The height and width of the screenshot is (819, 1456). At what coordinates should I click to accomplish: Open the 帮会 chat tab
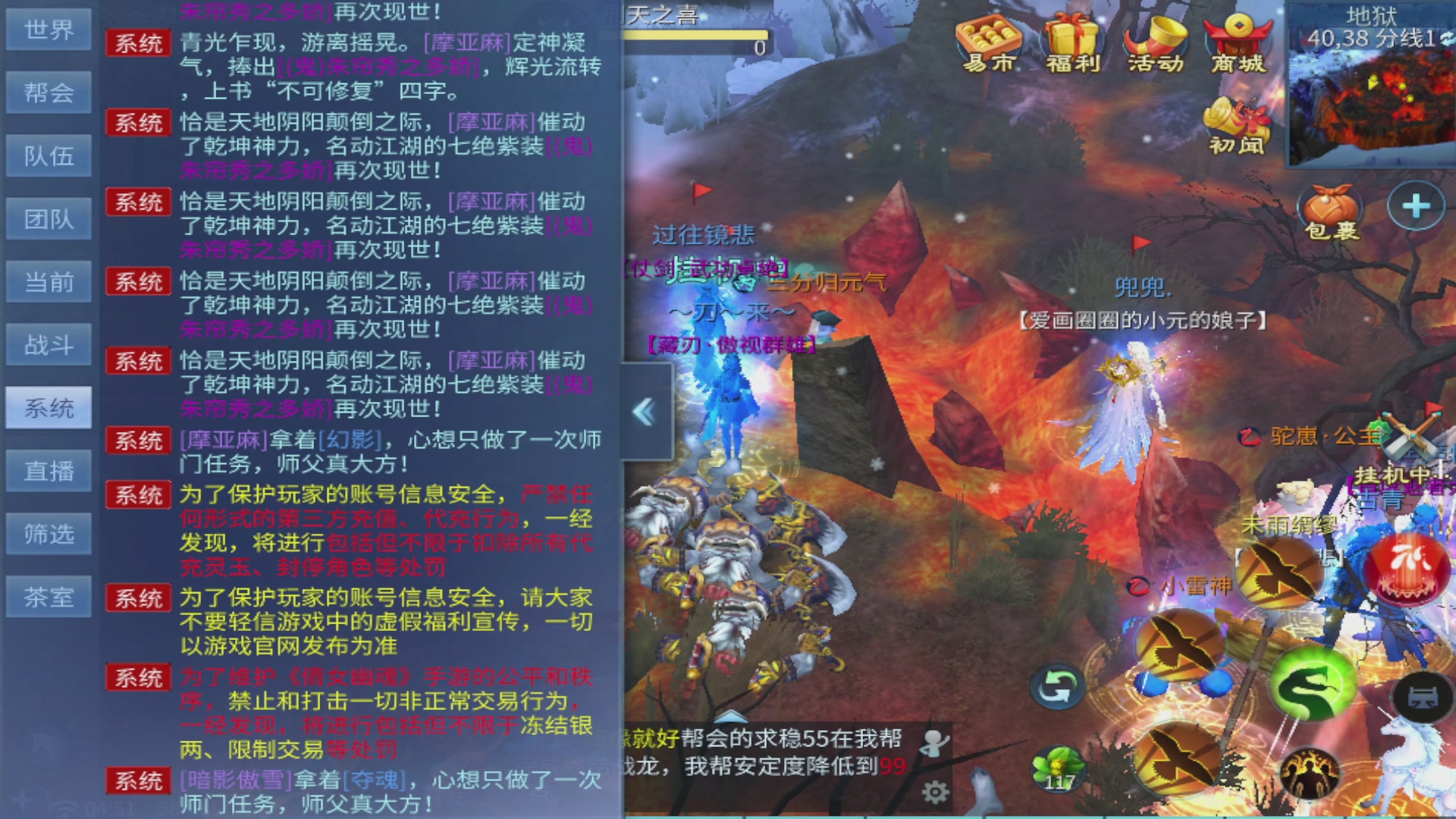coord(48,92)
